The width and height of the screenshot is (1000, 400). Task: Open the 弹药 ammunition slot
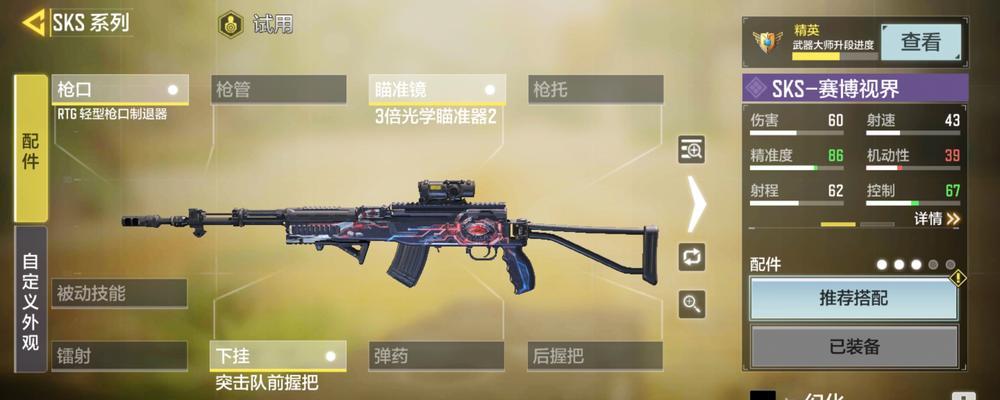pos(437,356)
